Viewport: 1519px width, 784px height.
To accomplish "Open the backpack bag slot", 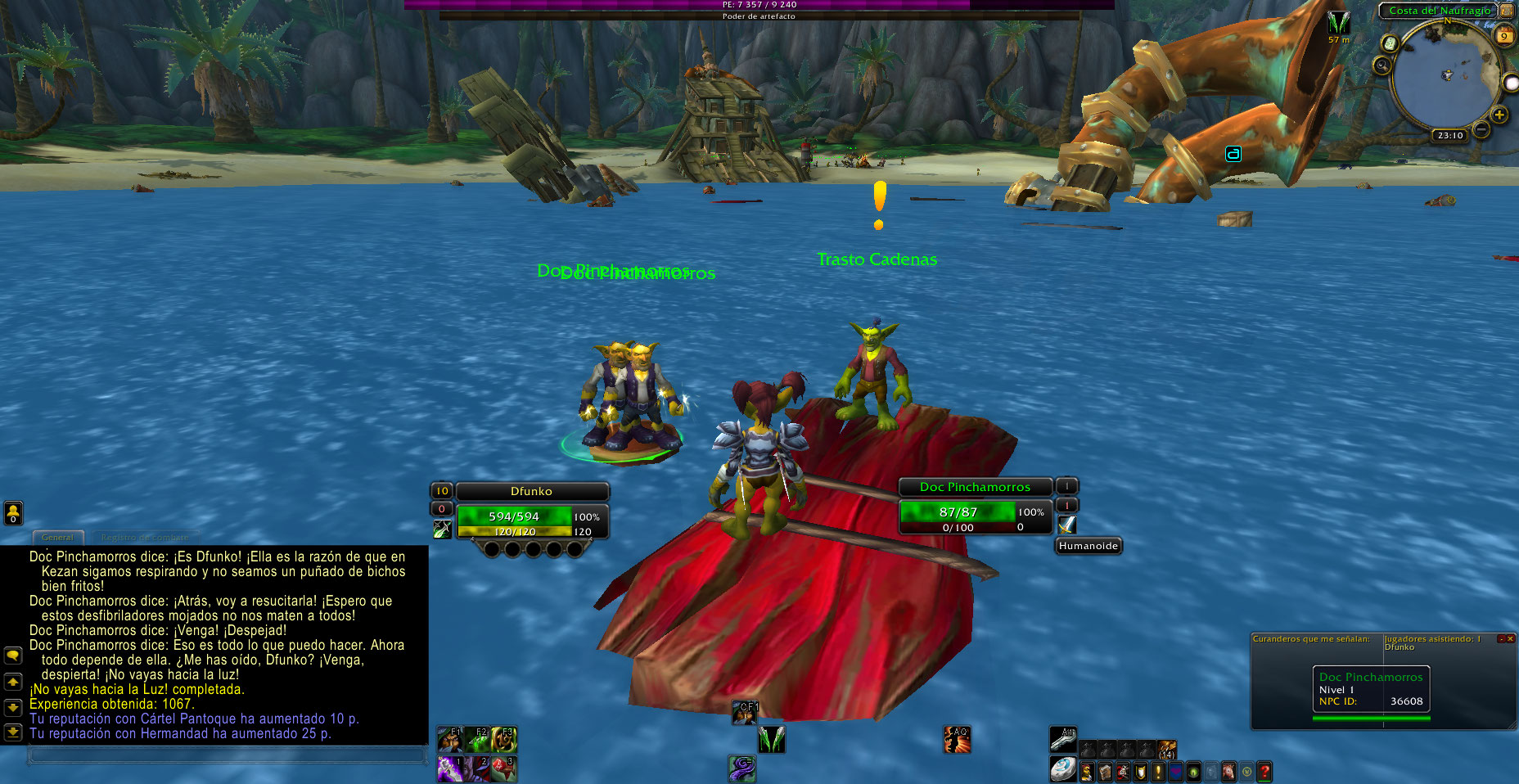I will [1167, 750].
